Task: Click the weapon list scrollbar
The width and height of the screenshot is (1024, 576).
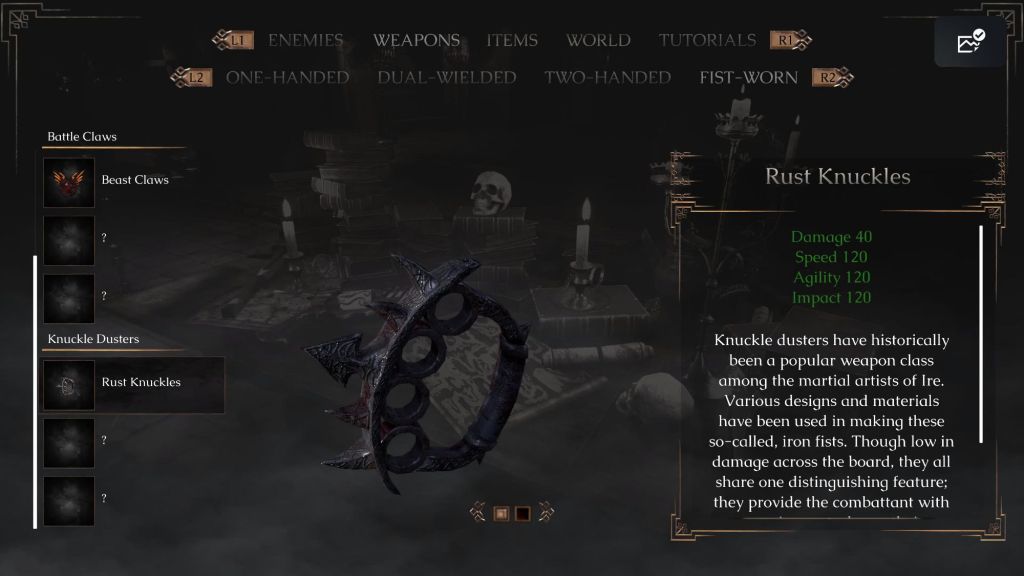Action: pos(36,390)
